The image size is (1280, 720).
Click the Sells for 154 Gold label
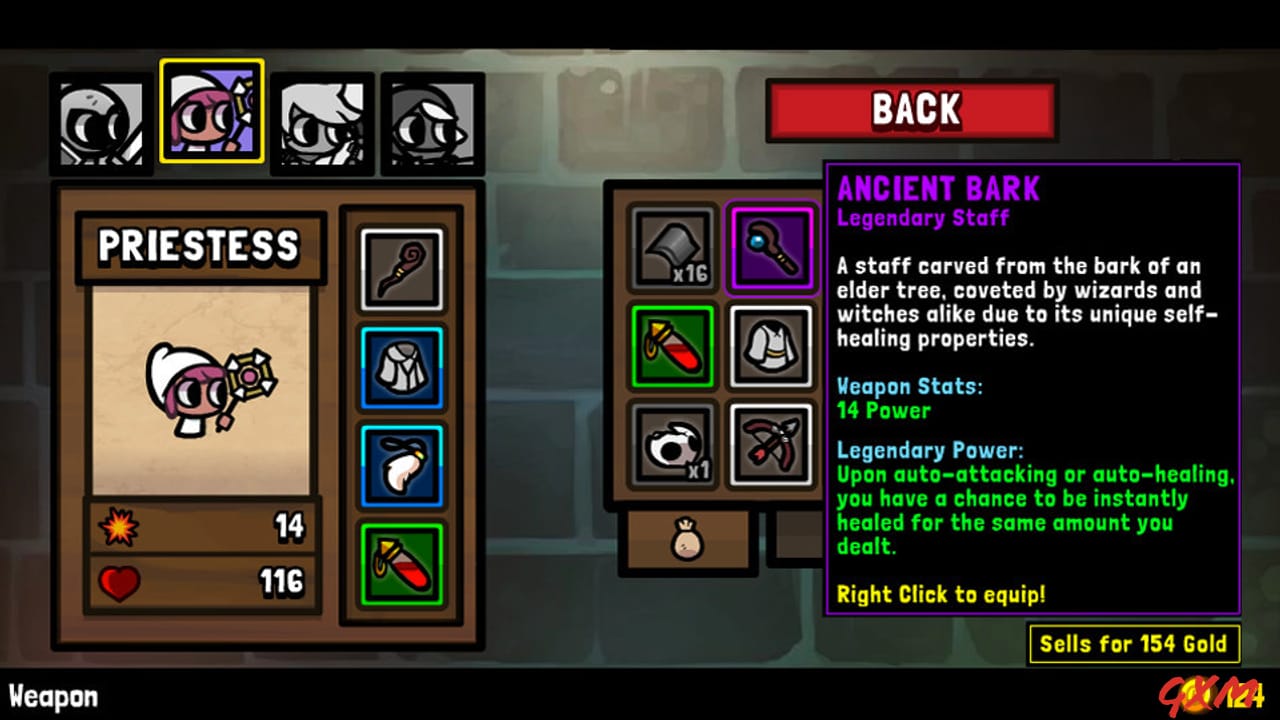(x=1135, y=644)
